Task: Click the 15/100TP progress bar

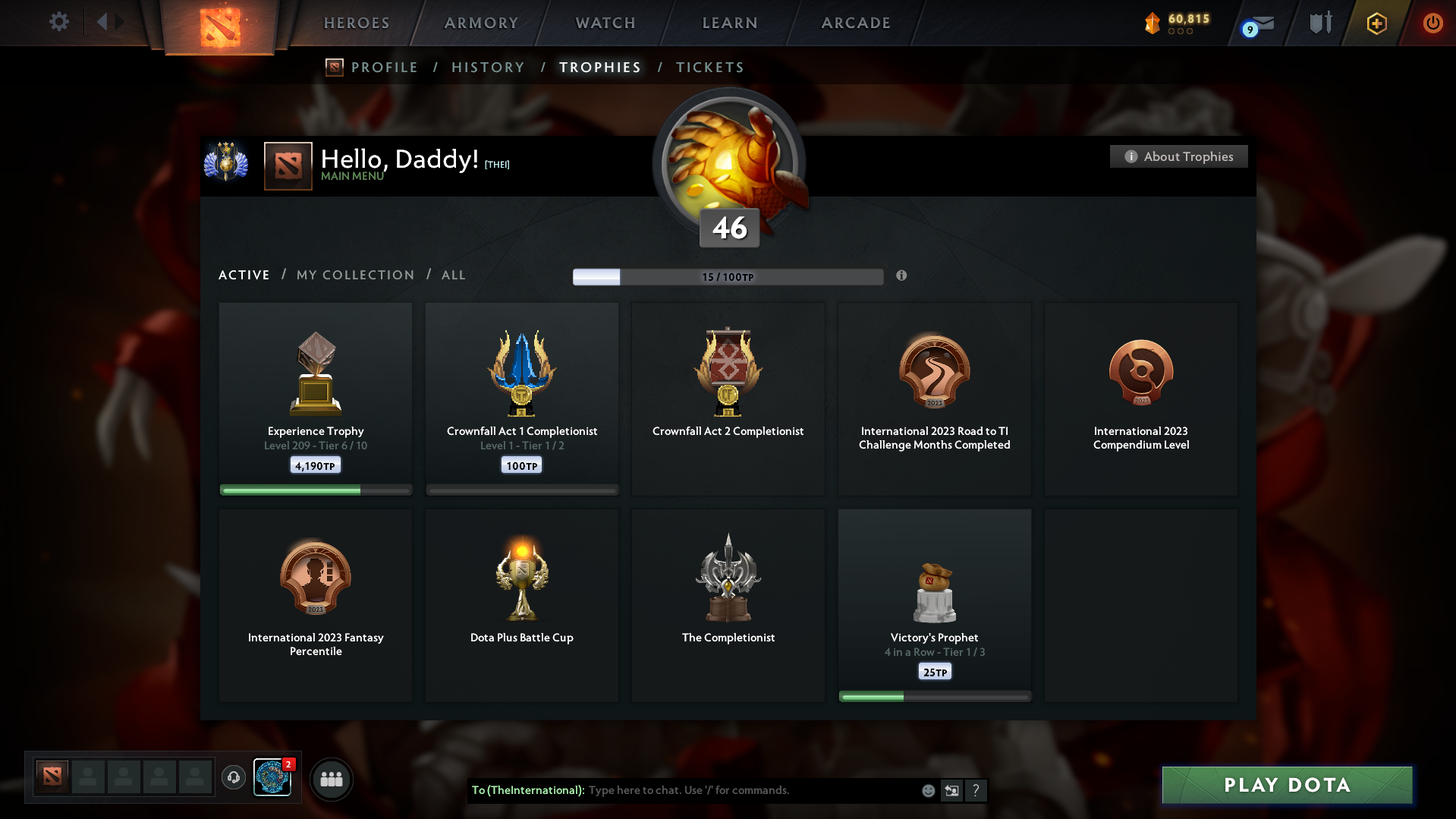Action: pos(728,276)
